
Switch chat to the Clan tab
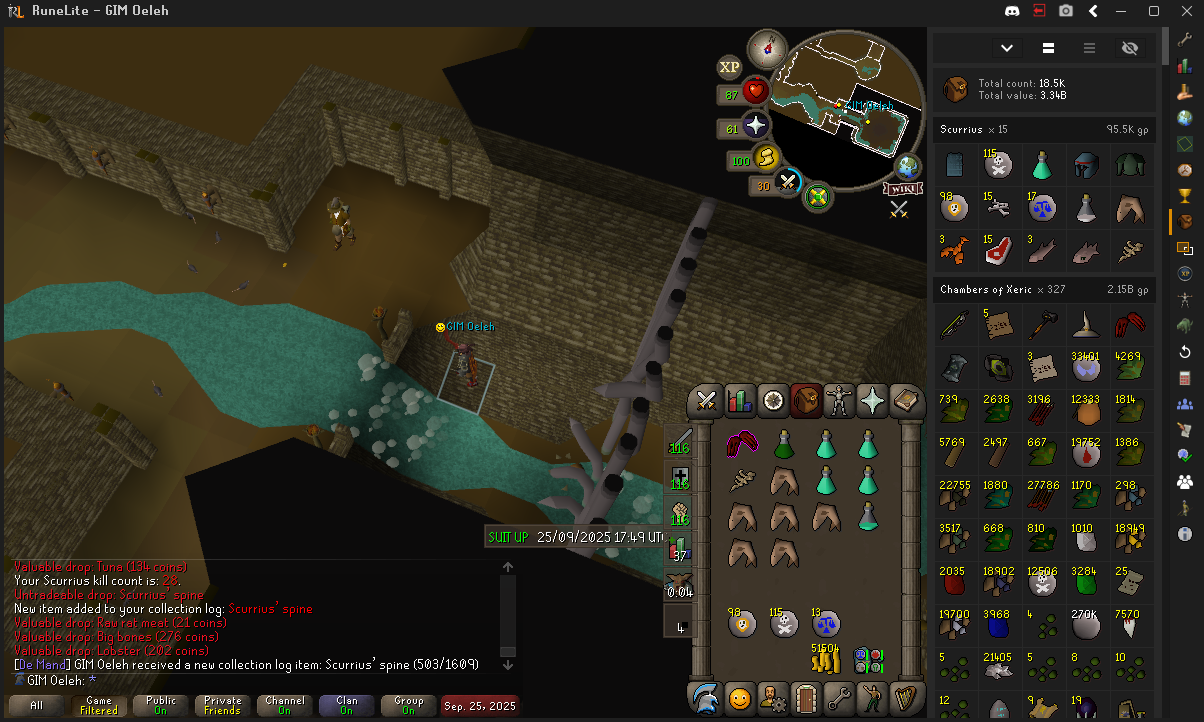coord(346,705)
